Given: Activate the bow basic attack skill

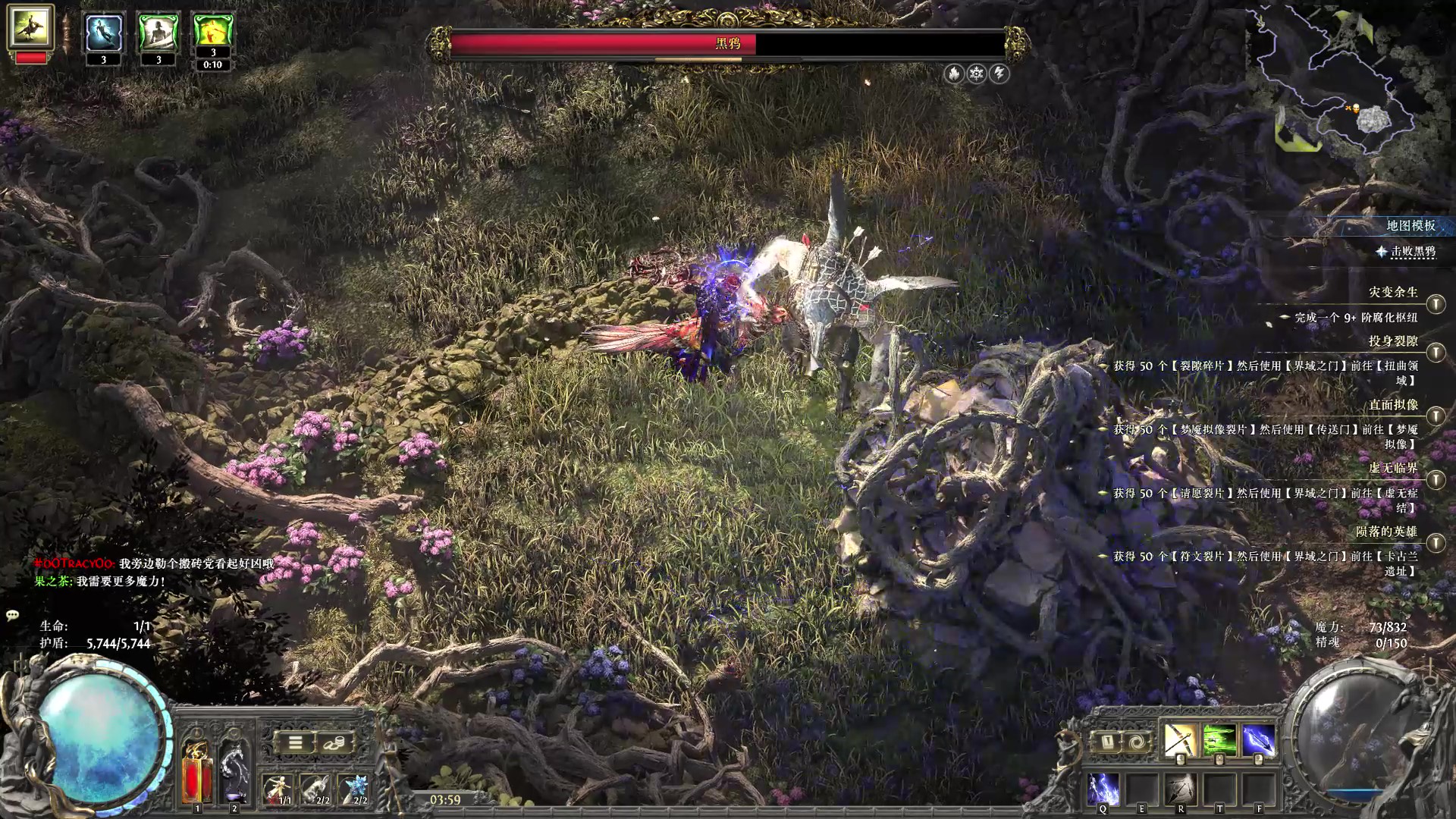Looking at the screenshot, I should point(1179,739).
